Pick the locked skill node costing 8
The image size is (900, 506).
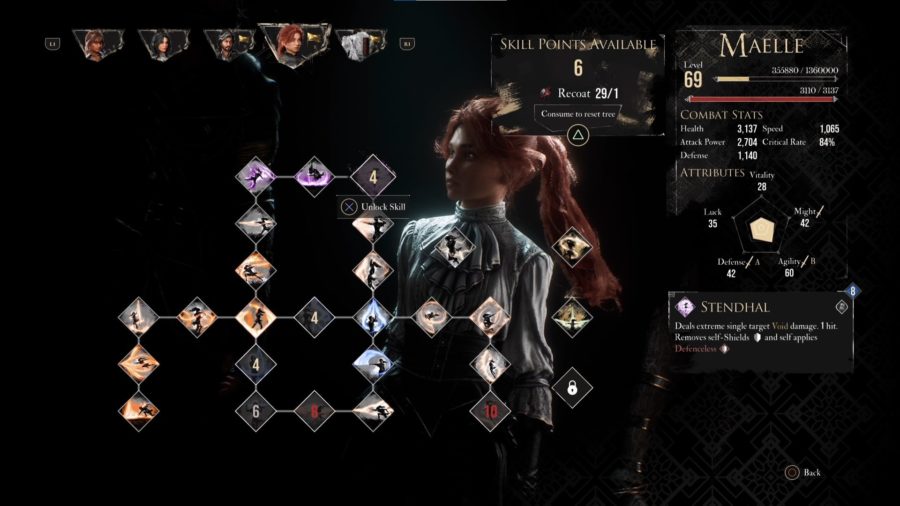(x=313, y=409)
